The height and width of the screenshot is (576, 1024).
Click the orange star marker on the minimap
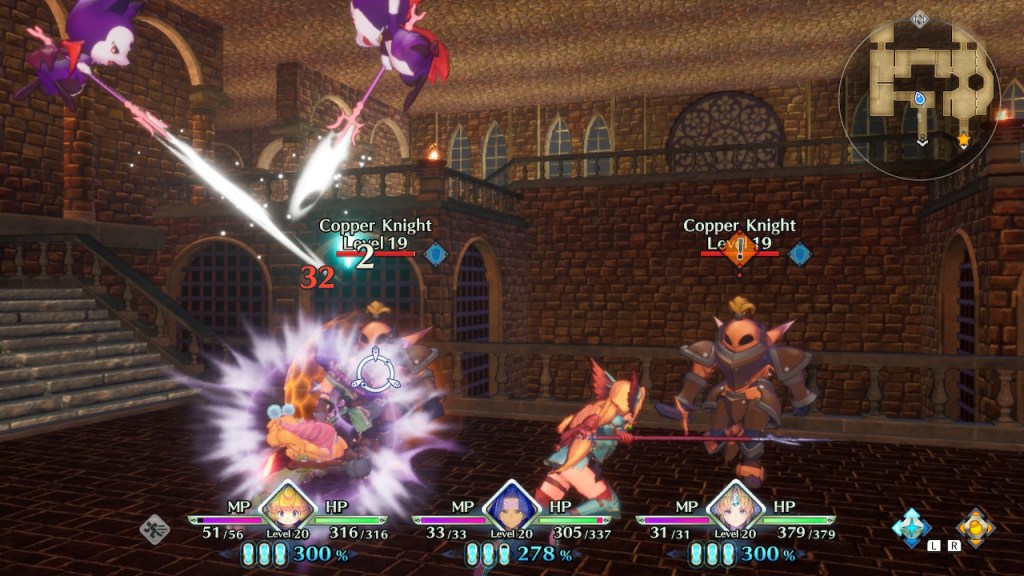coord(964,139)
